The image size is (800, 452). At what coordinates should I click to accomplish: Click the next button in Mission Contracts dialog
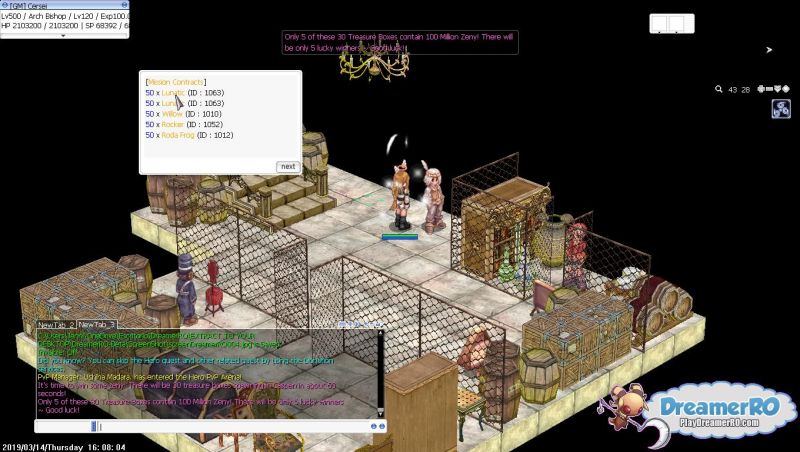point(288,167)
